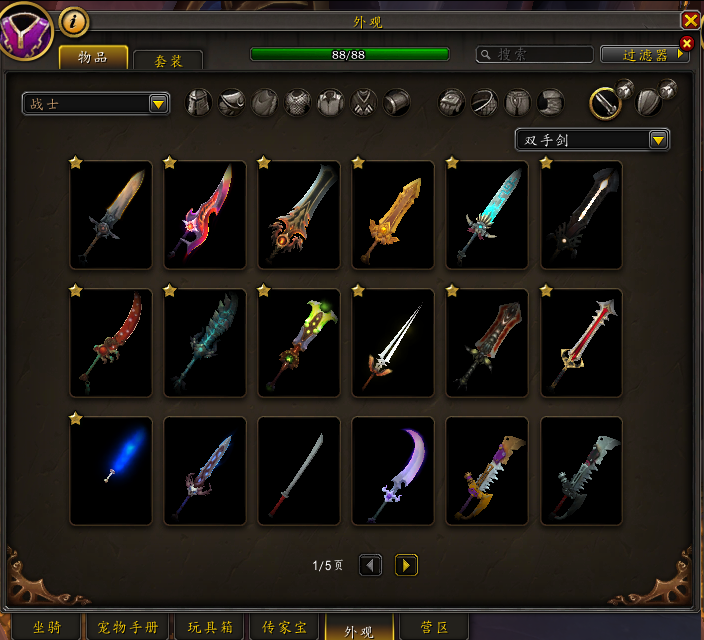The image size is (704, 640).
Task: Open the round info button
Action: coord(73,21)
